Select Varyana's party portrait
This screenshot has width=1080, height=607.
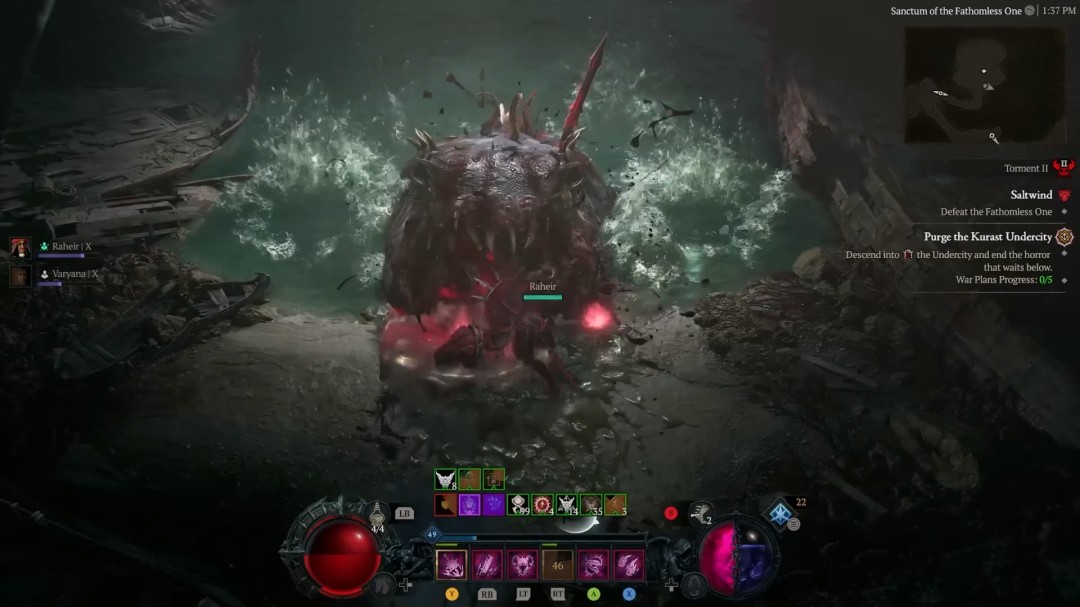(x=20, y=275)
